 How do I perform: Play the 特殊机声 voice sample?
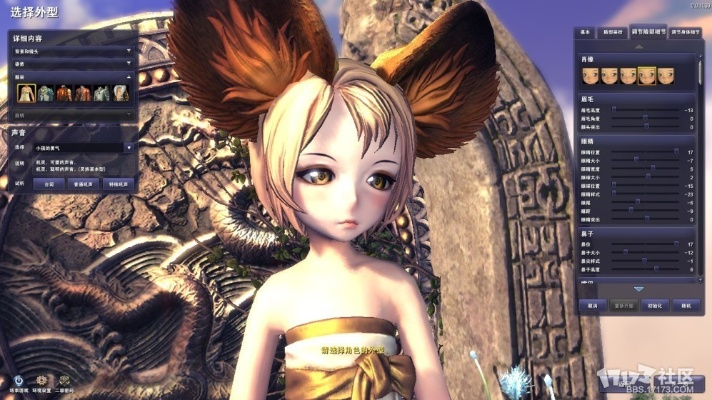pyautogui.click(x=119, y=184)
